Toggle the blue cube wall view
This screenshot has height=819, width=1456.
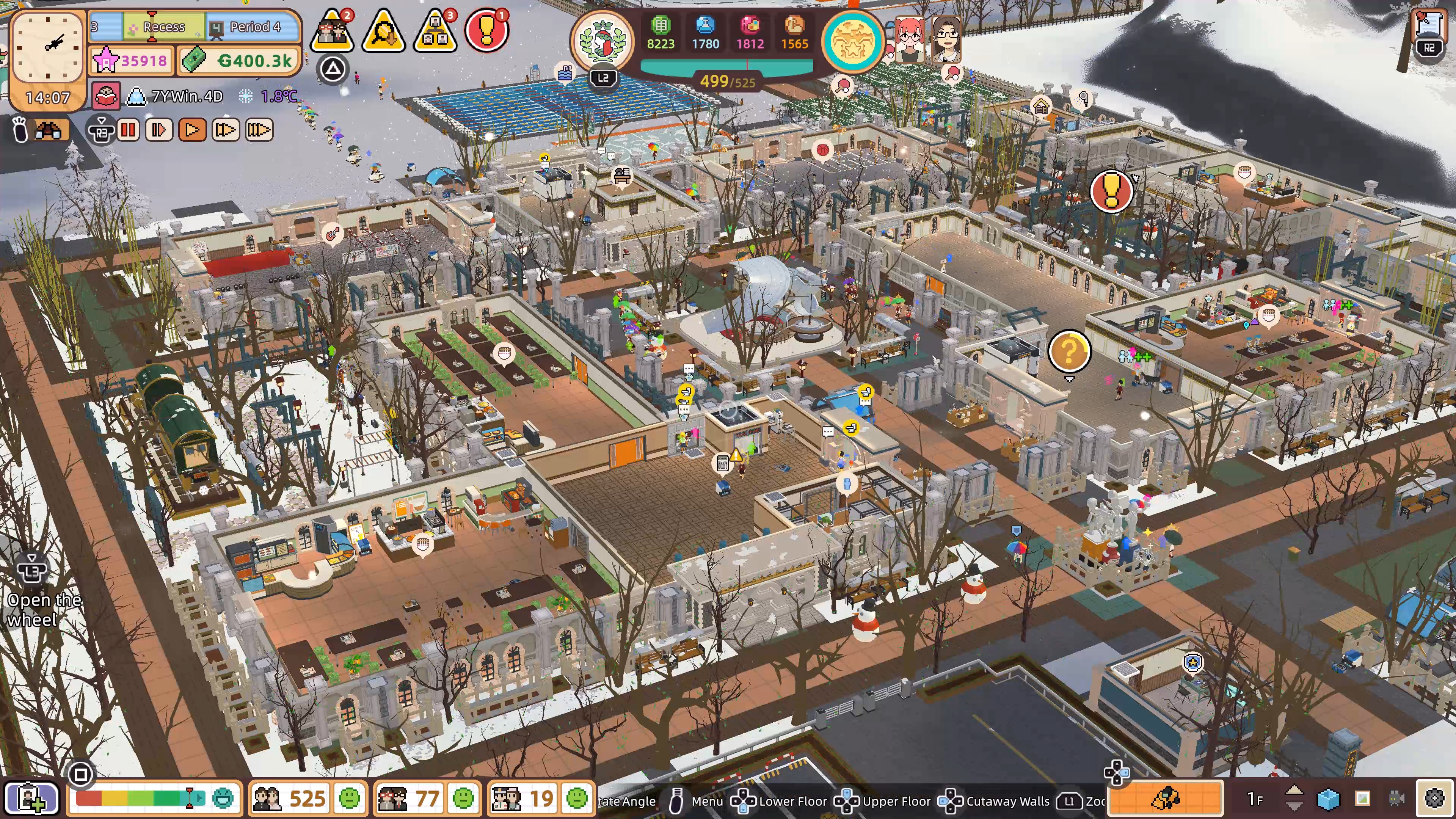1328,798
